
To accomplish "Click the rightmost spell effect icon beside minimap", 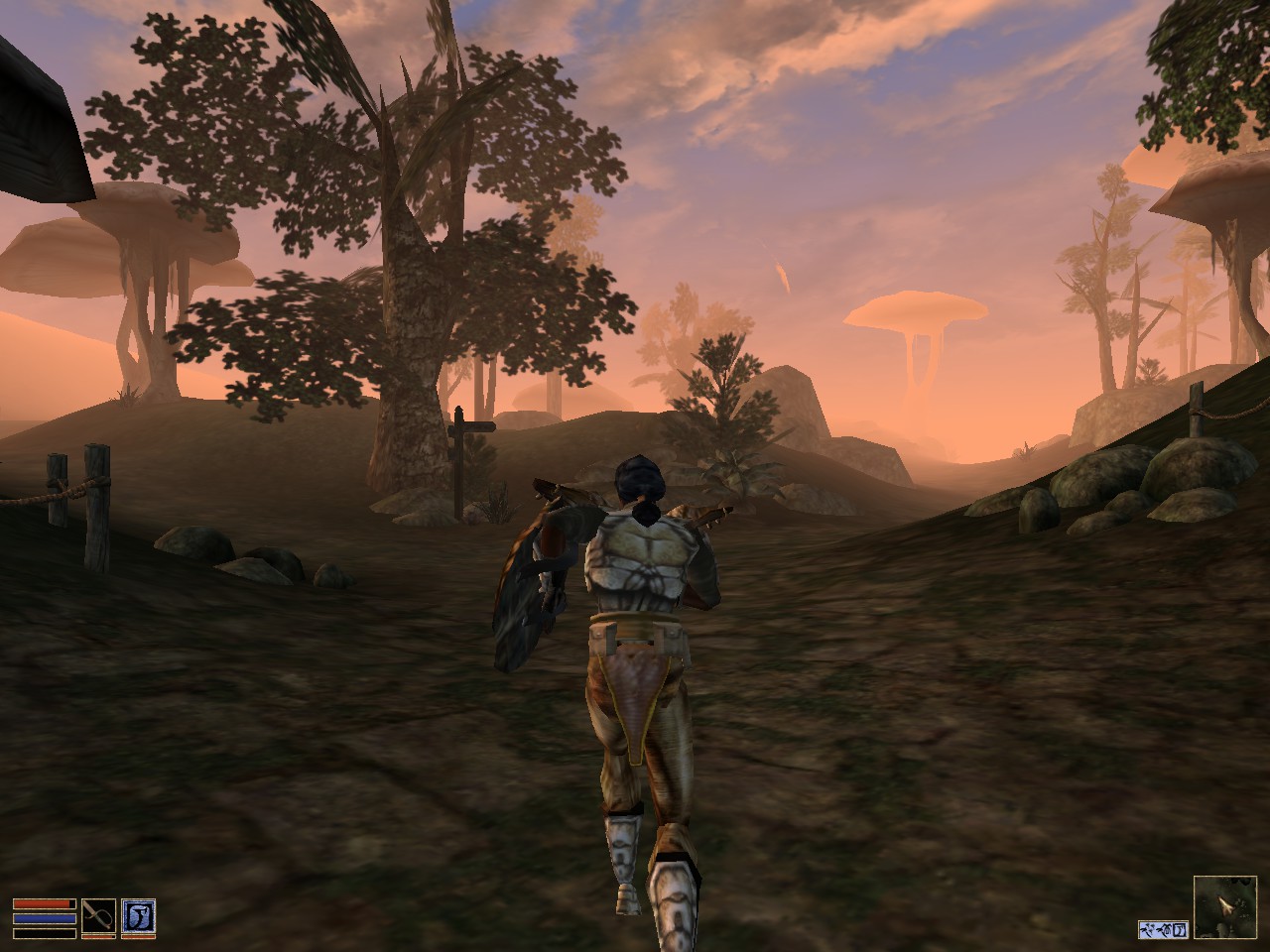I will coord(1180,930).
